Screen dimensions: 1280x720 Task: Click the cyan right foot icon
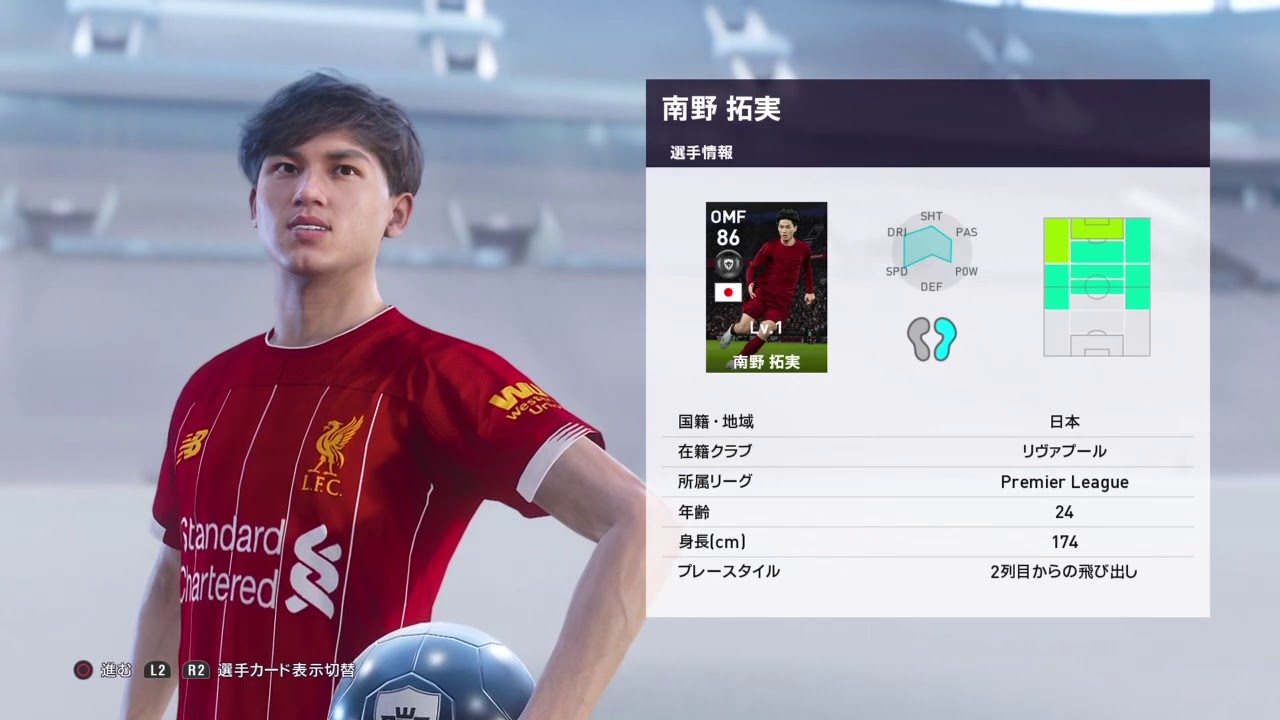click(944, 340)
